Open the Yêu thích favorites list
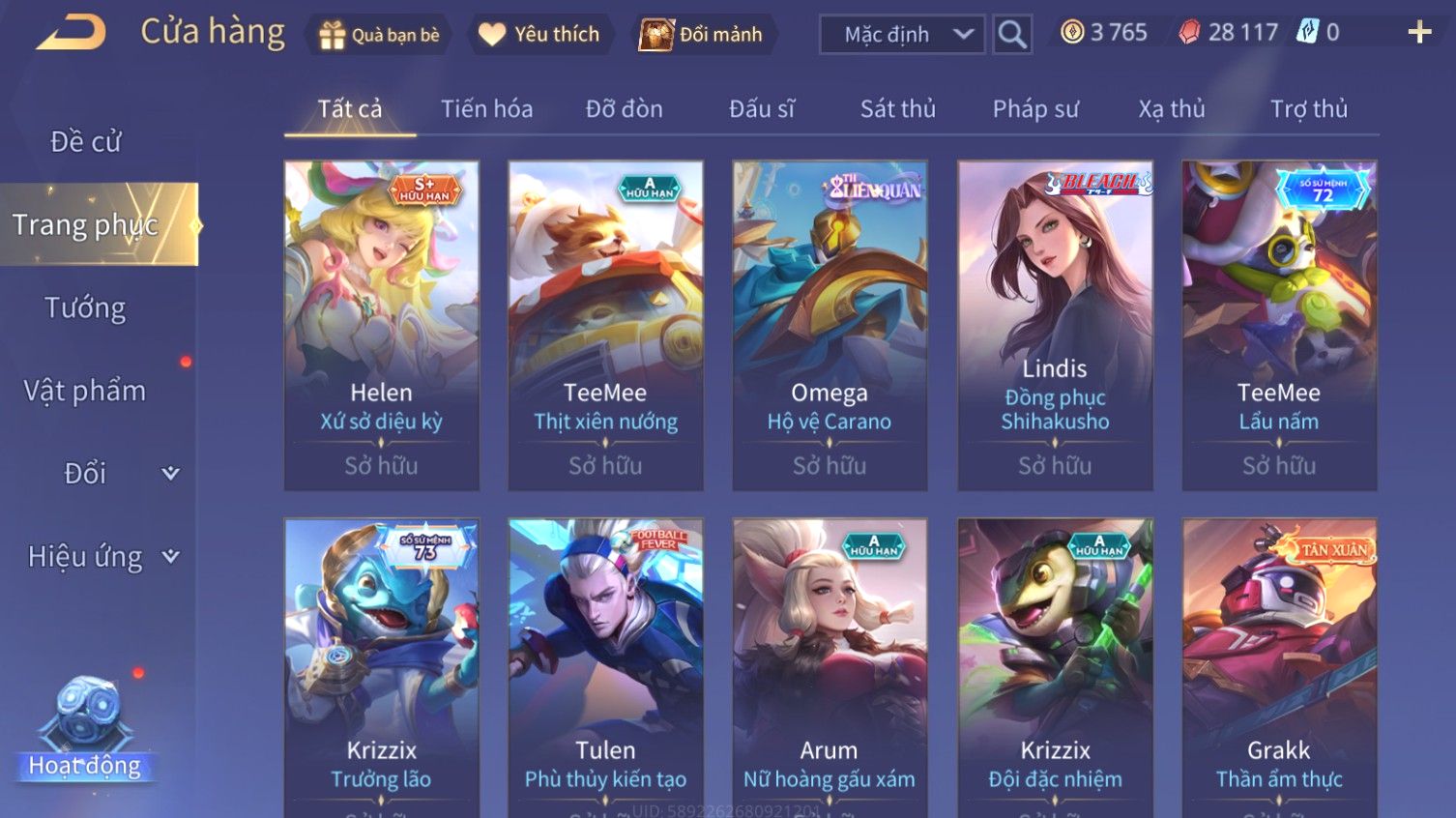This screenshot has height=818, width=1456. [539, 35]
